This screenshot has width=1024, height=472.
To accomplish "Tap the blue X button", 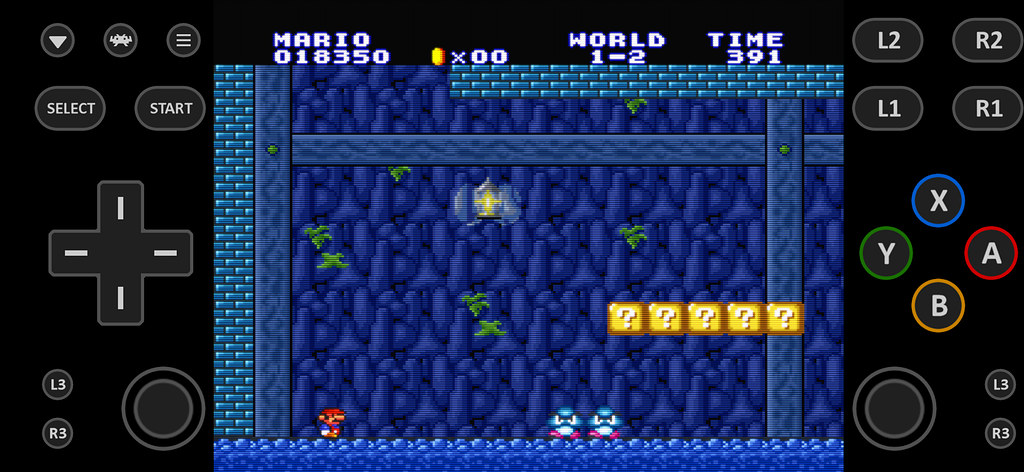I will pos(938,201).
